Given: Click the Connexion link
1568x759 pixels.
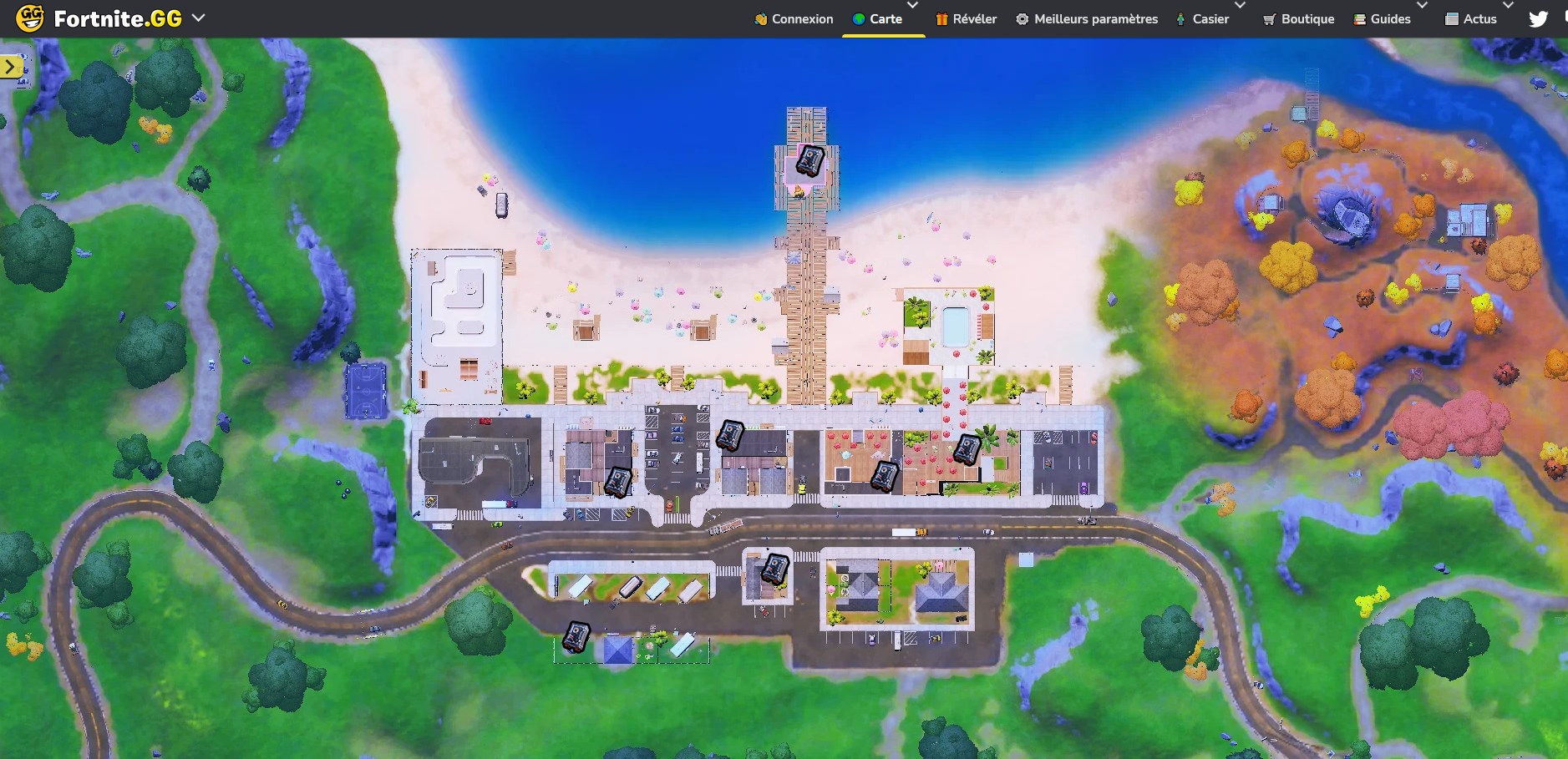Looking at the screenshot, I should [x=801, y=18].
